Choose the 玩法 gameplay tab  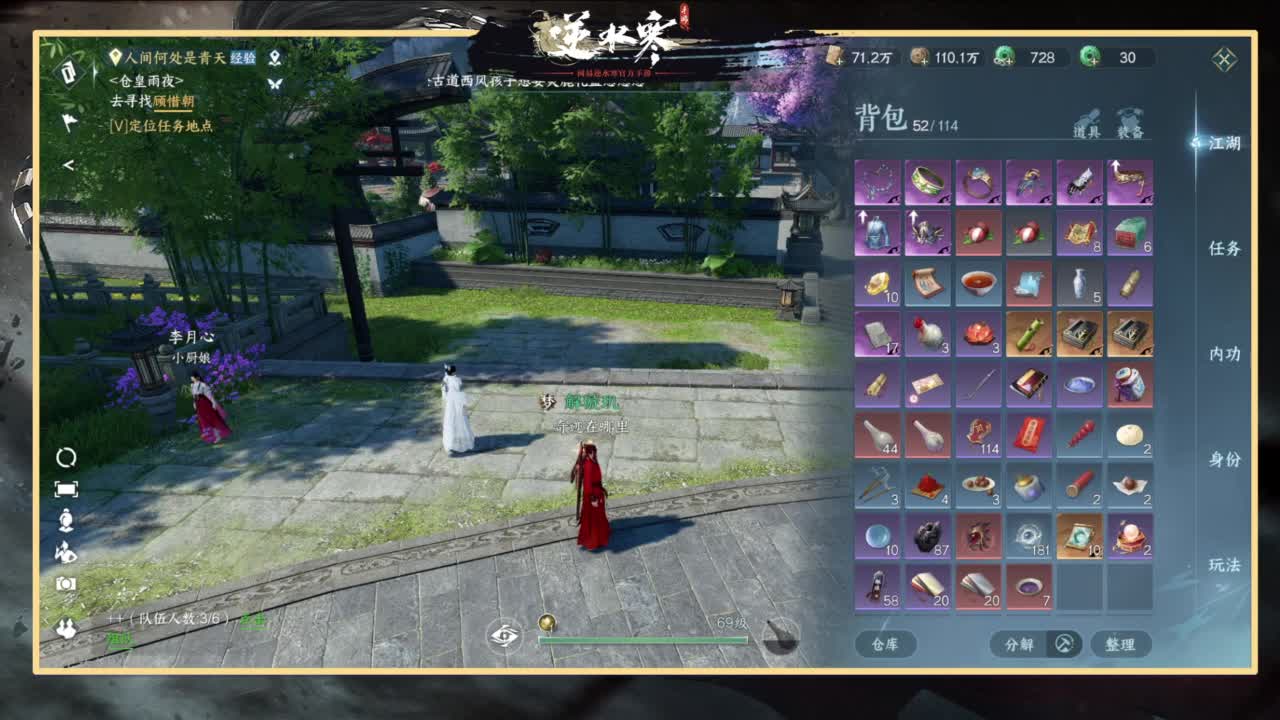click(x=1224, y=565)
